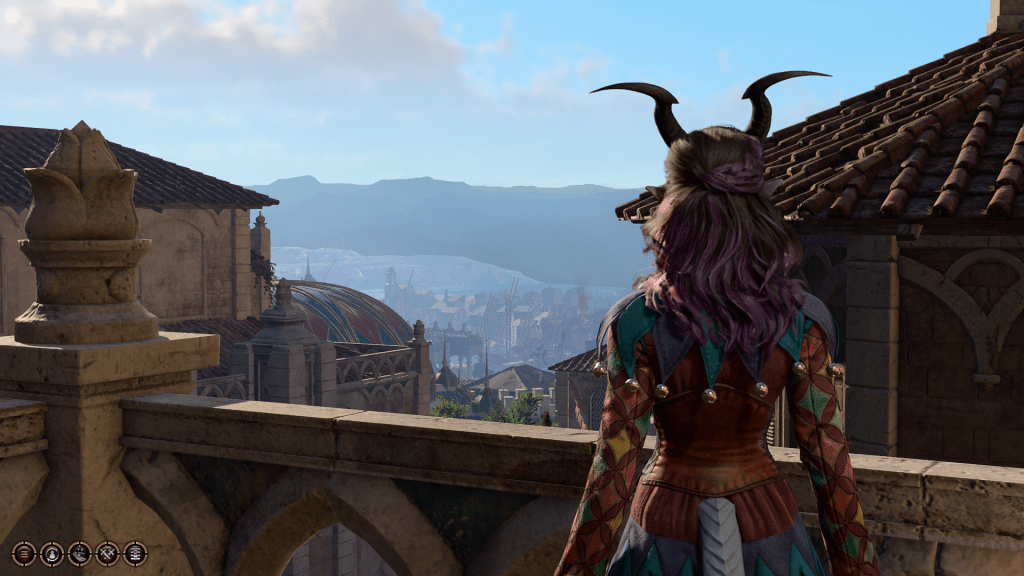Click the character with circular arrows icon
The image size is (1024, 576).
click(52, 554)
